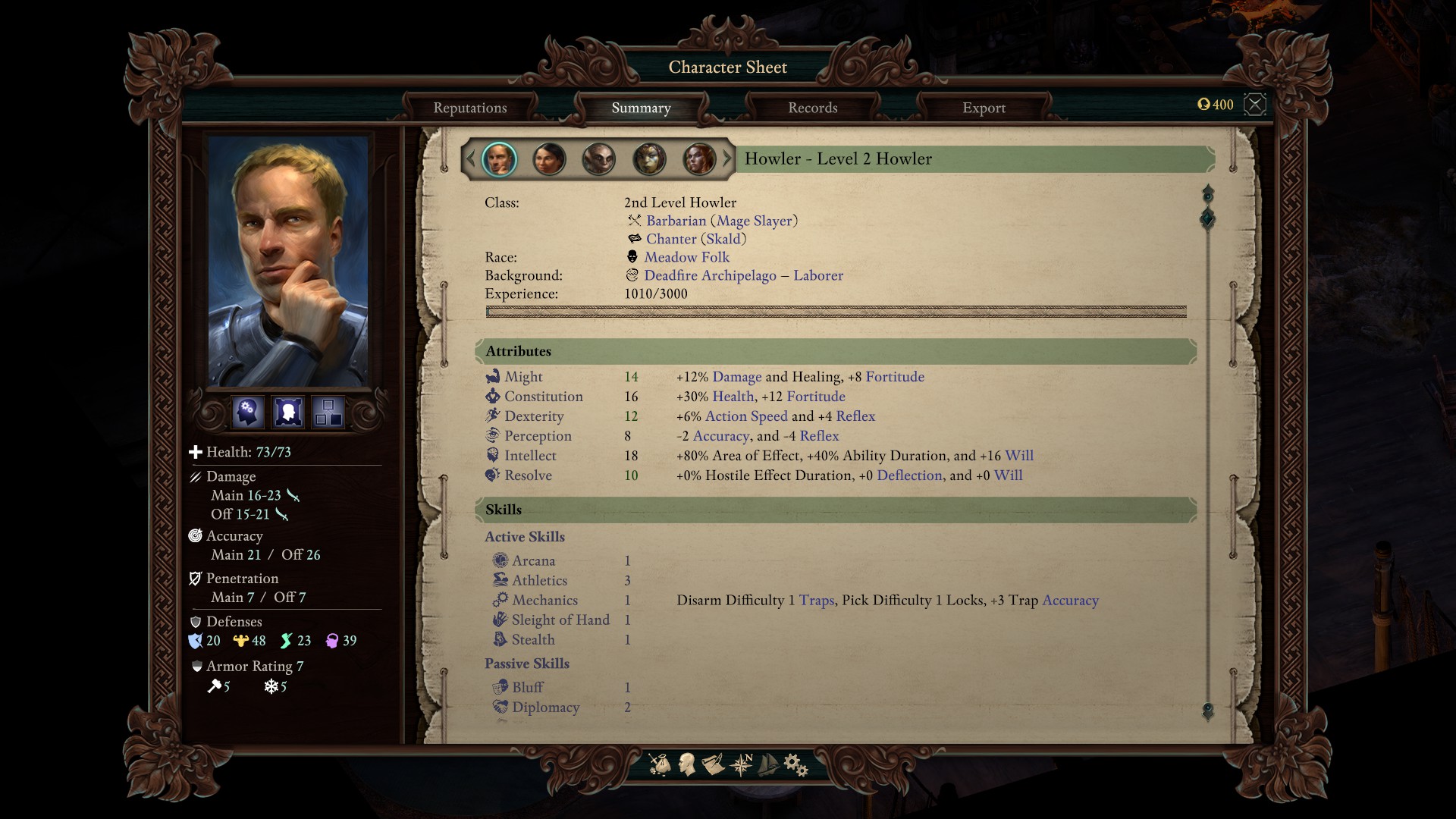The width and height of the screenshot is (1456, 819).
Task: Click the Athletics skill entry
Action: tap(539, 580)
